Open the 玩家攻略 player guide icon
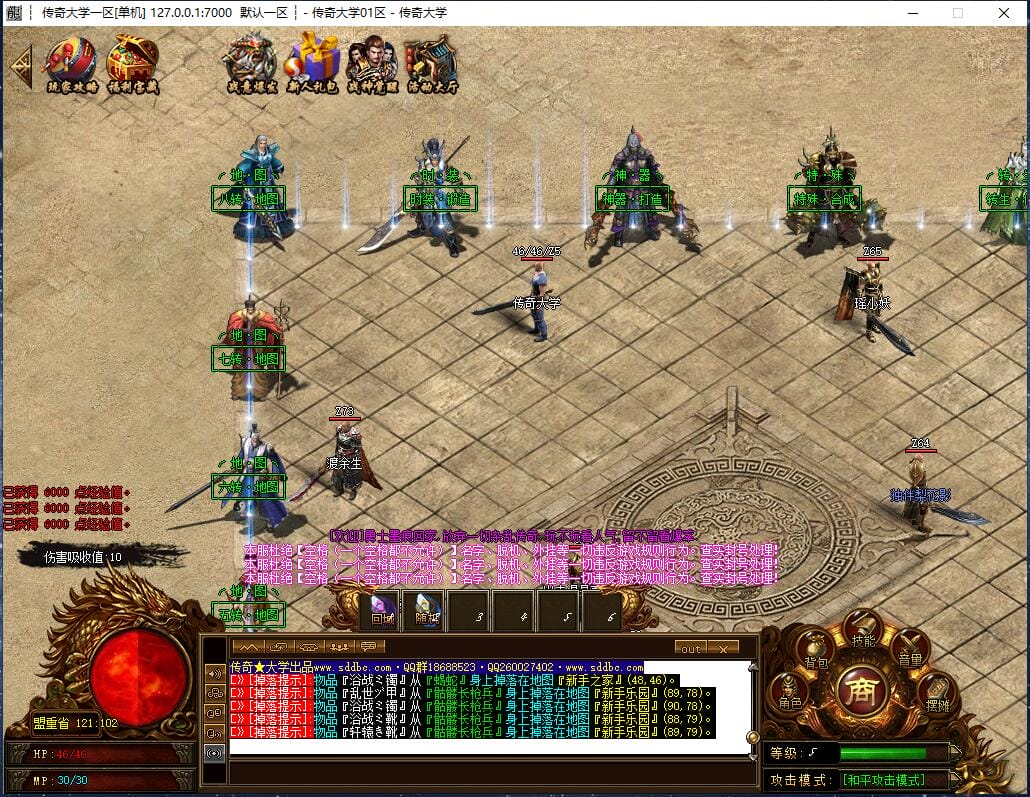 pyautogui.click(x=72, y=62)
